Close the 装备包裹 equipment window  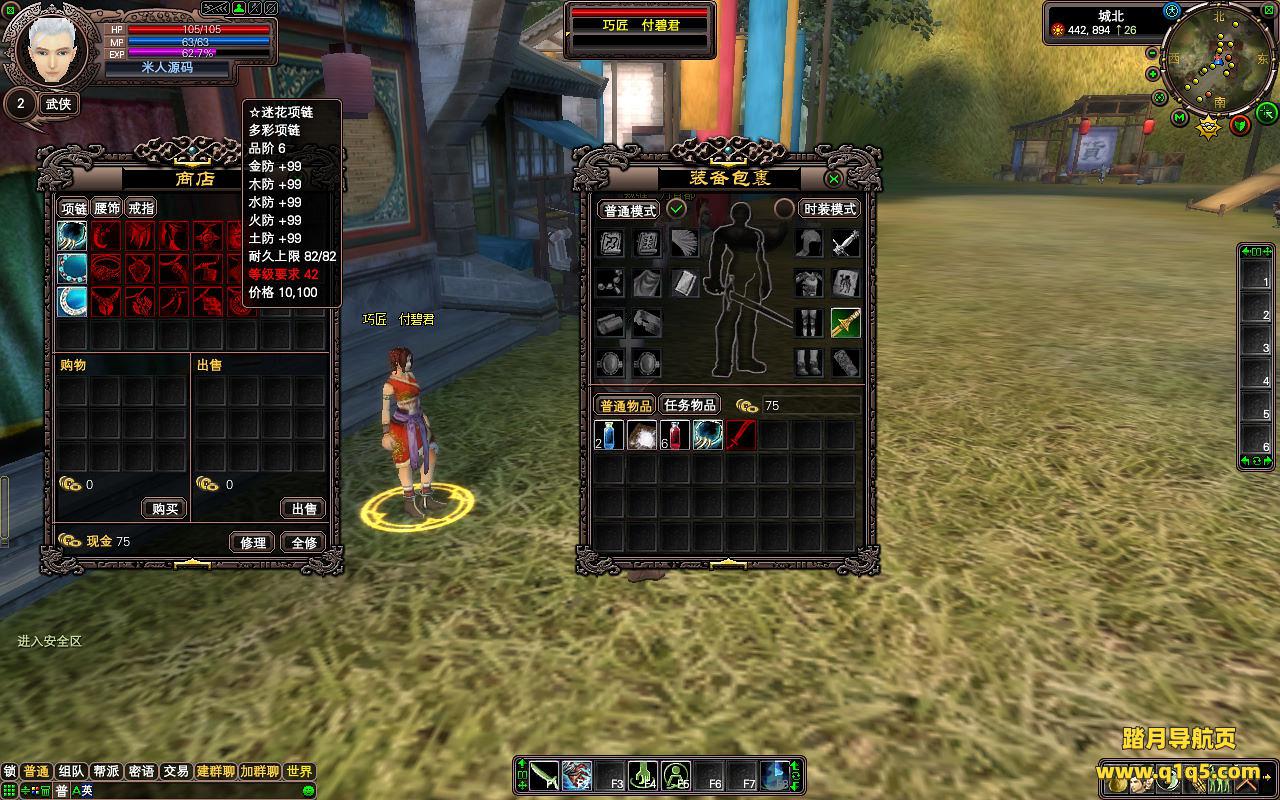point(834,179)
